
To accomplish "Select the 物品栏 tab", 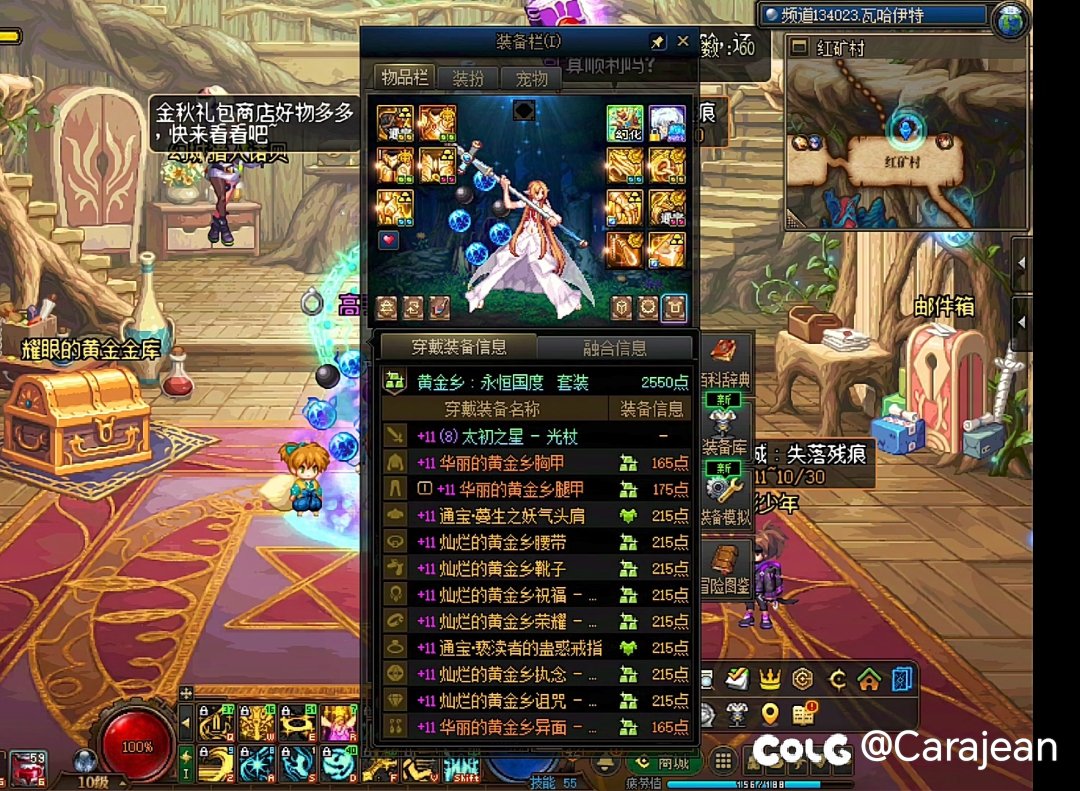I will pyautogui.click(x=406, y=78).
